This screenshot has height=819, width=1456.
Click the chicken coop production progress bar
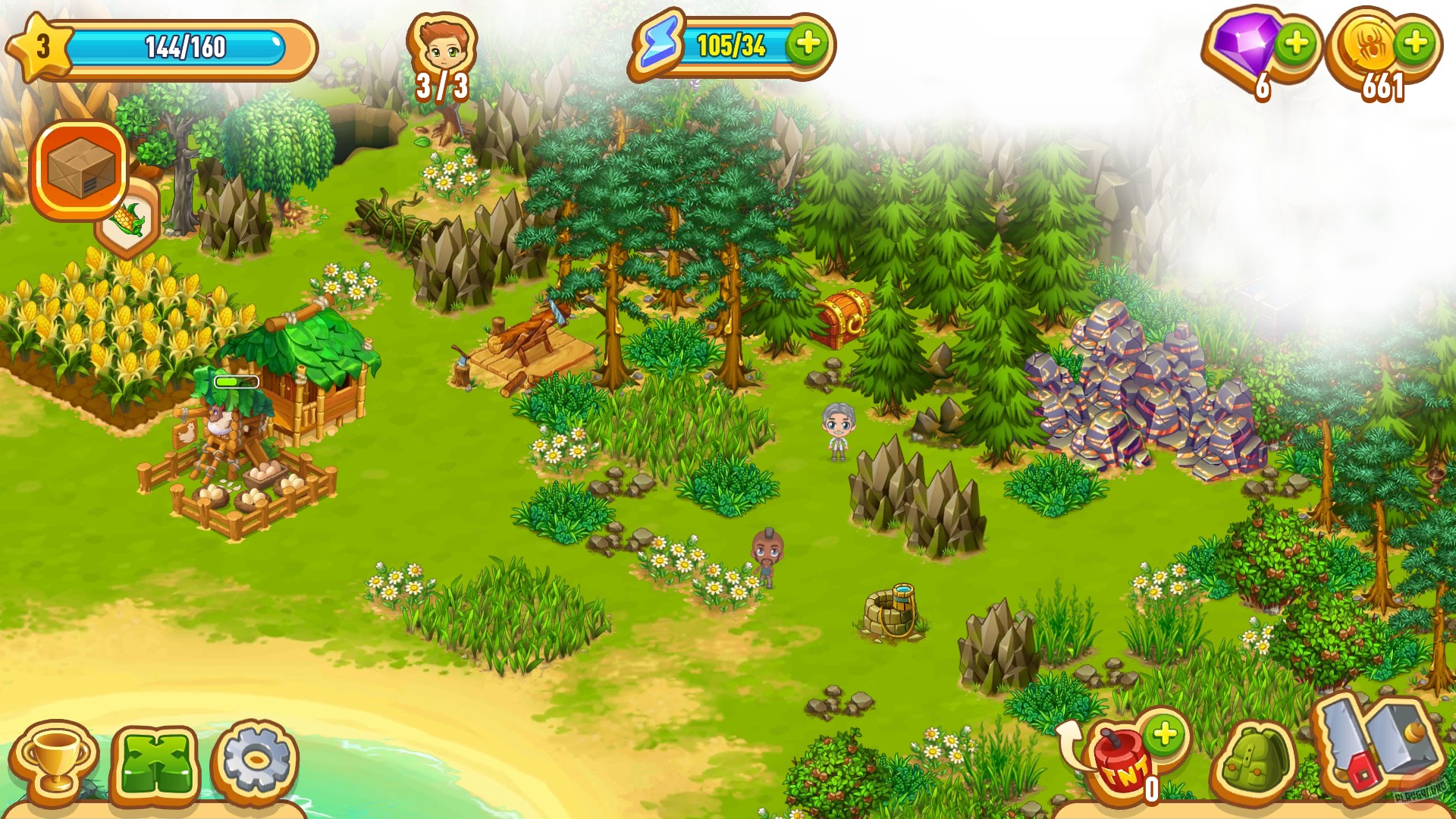point(235,381)
